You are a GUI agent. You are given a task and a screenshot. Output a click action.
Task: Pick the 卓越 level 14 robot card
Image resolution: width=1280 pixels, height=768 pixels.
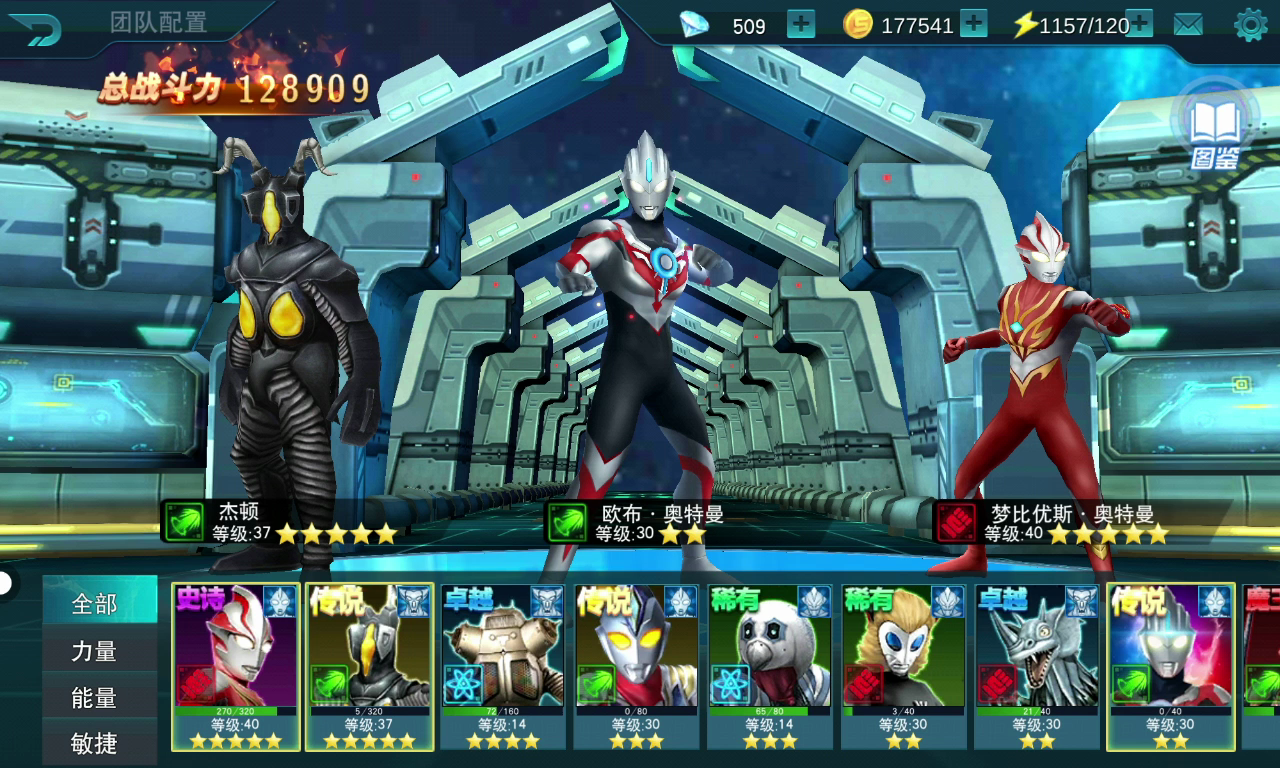click(503, 666)
